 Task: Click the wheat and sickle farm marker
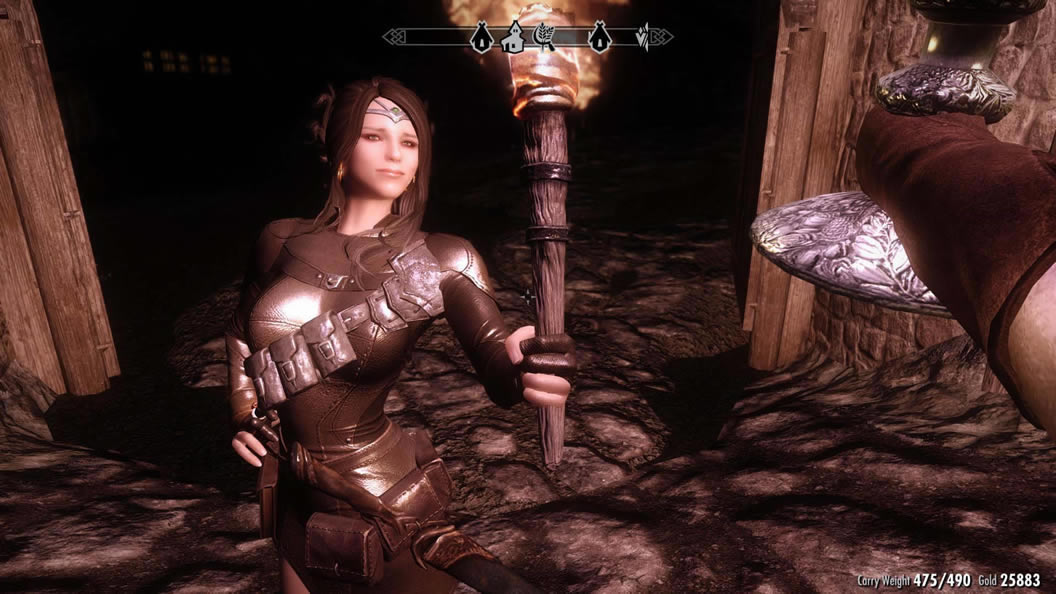[x=544, y=37]
